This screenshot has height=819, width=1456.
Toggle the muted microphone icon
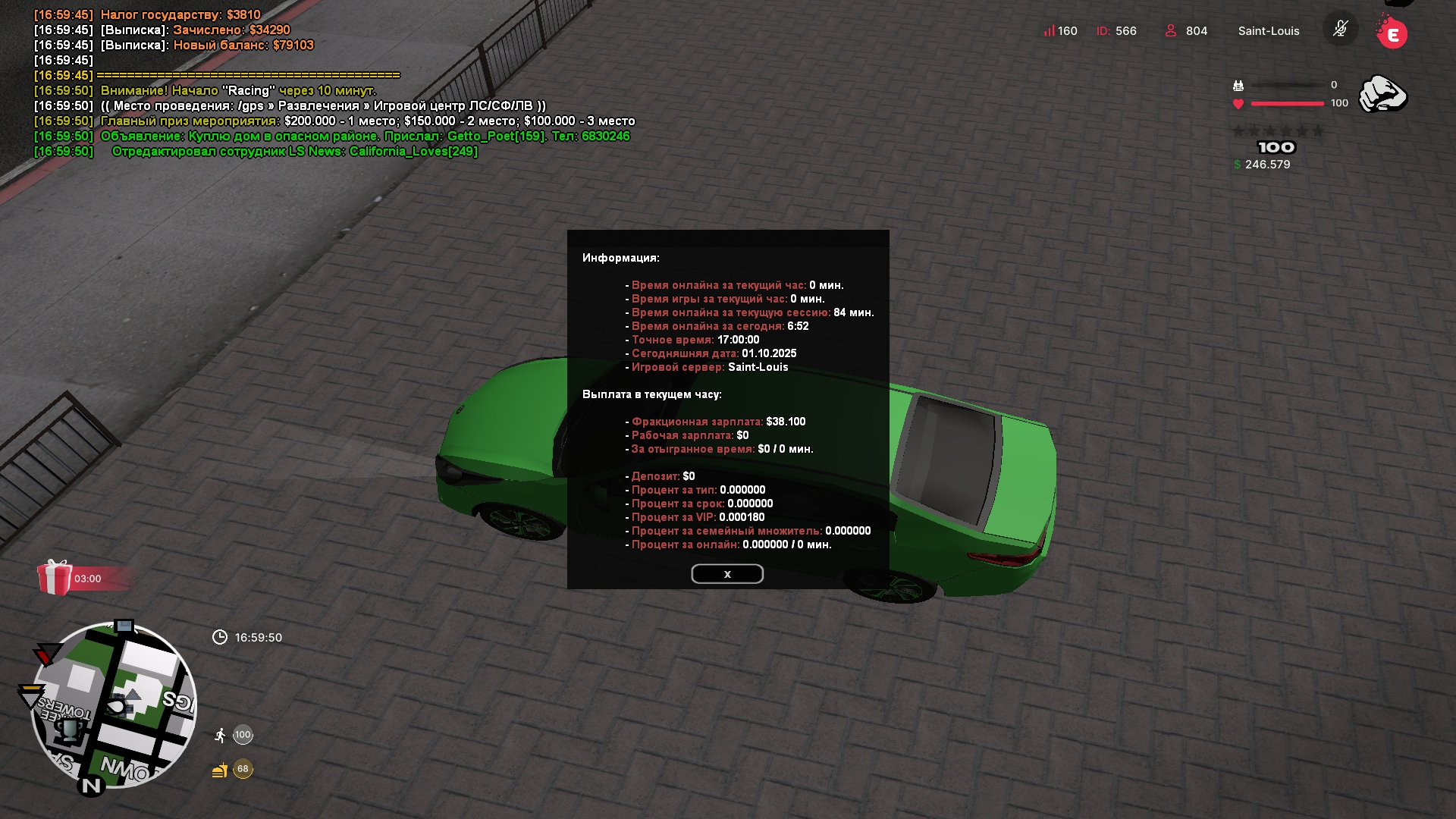click(1340, 30)
